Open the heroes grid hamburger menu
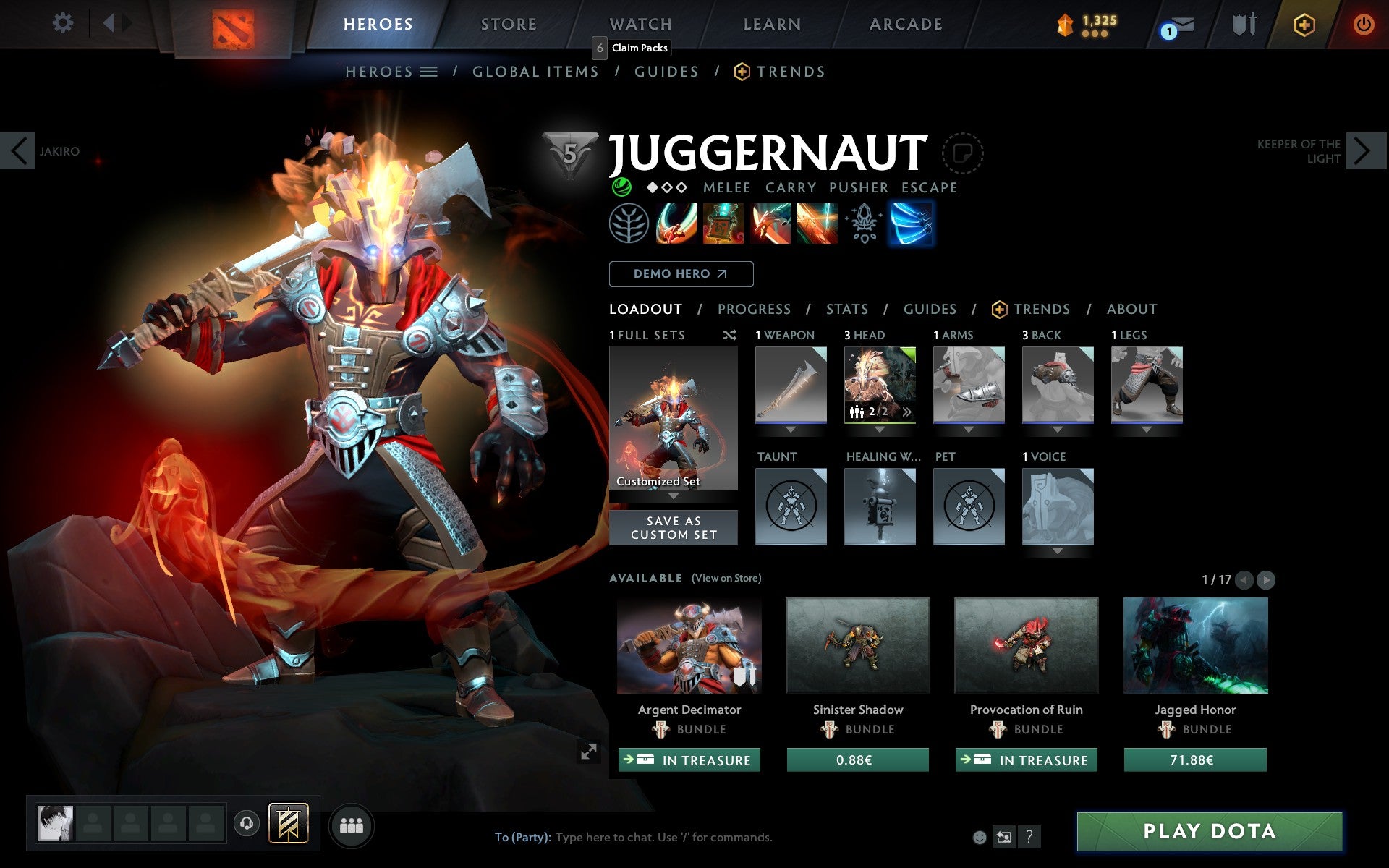 429,71
